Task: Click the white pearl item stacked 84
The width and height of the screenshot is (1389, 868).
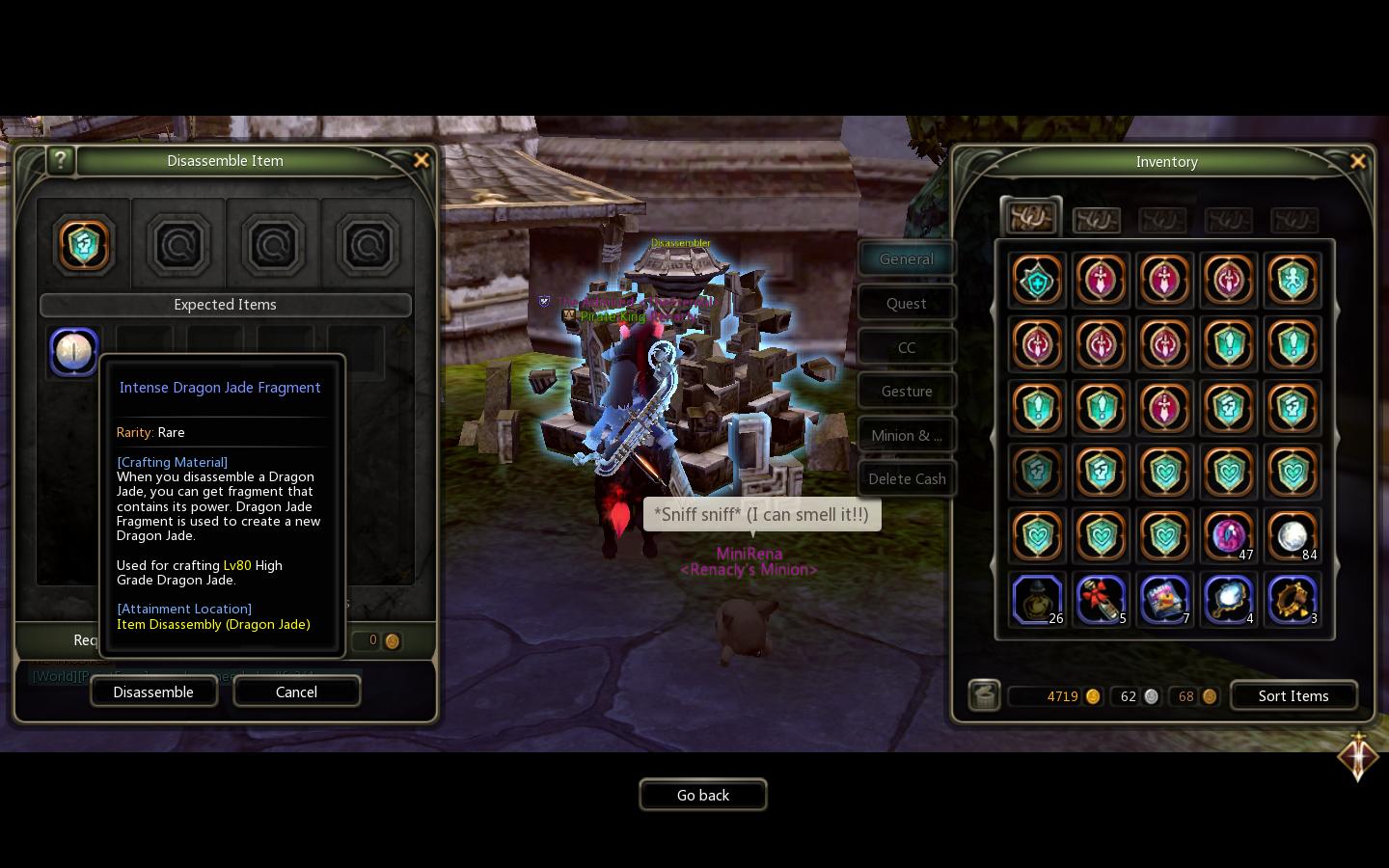Action: click(1293, 536)
